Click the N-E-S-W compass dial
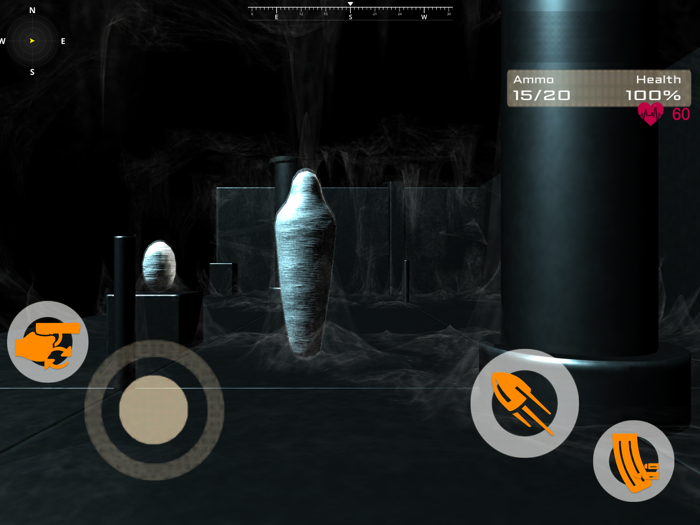Screen dimensions: 700x525 (33, 41)
